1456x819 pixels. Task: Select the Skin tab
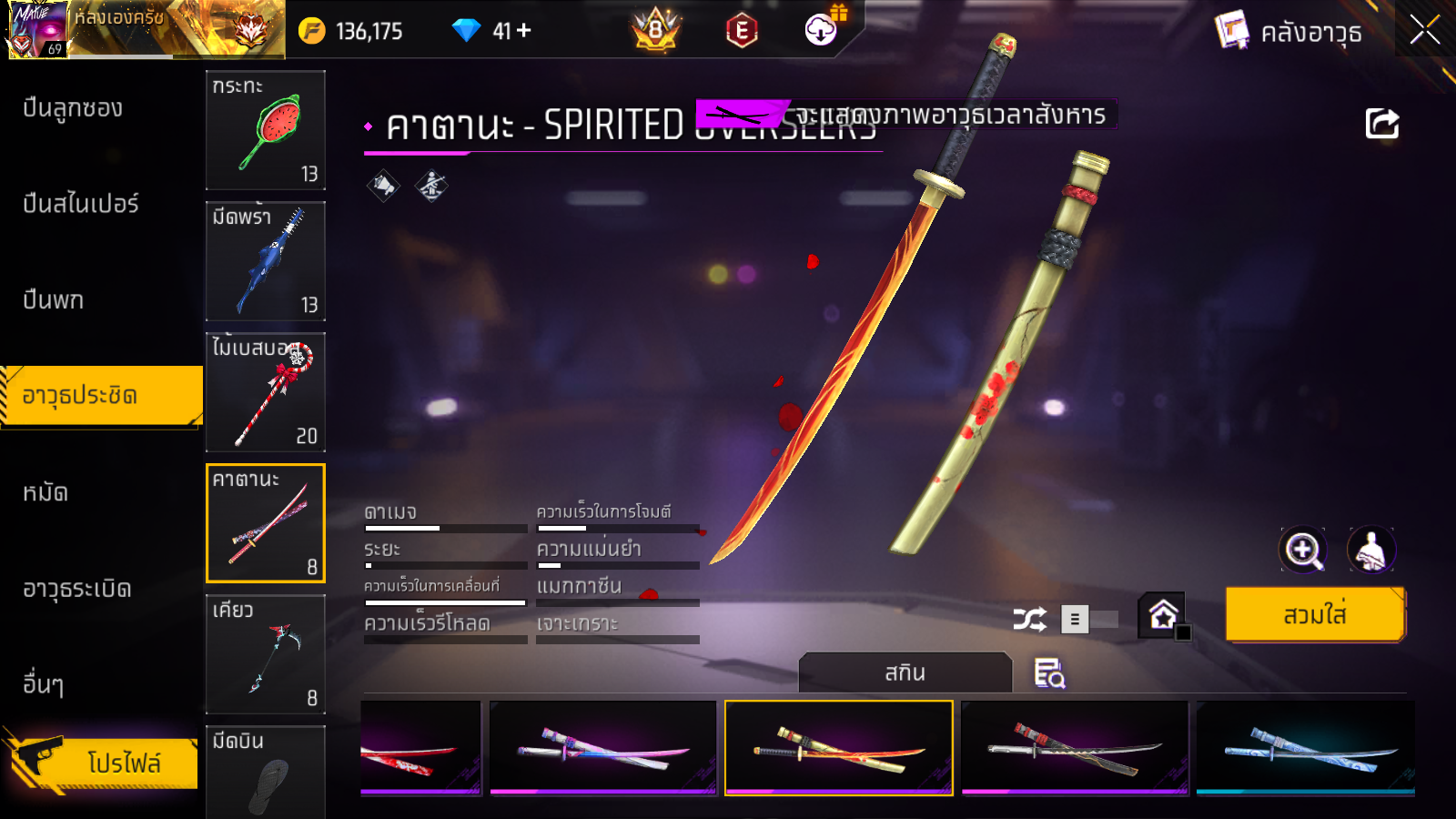point(905,673)
